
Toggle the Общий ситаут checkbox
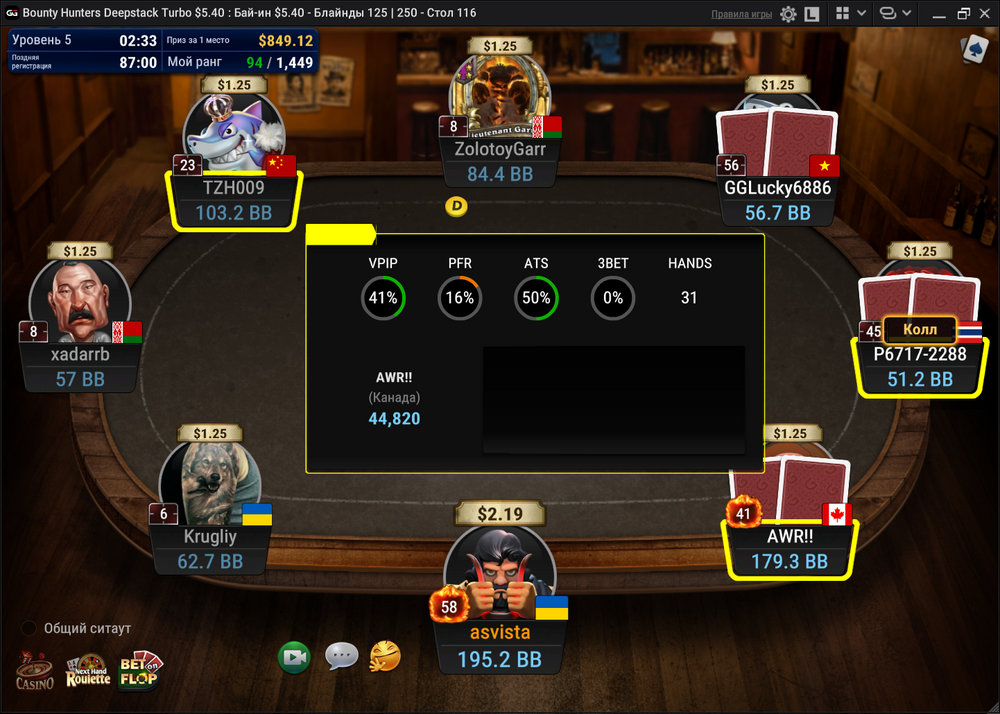(x=30, y=628)
